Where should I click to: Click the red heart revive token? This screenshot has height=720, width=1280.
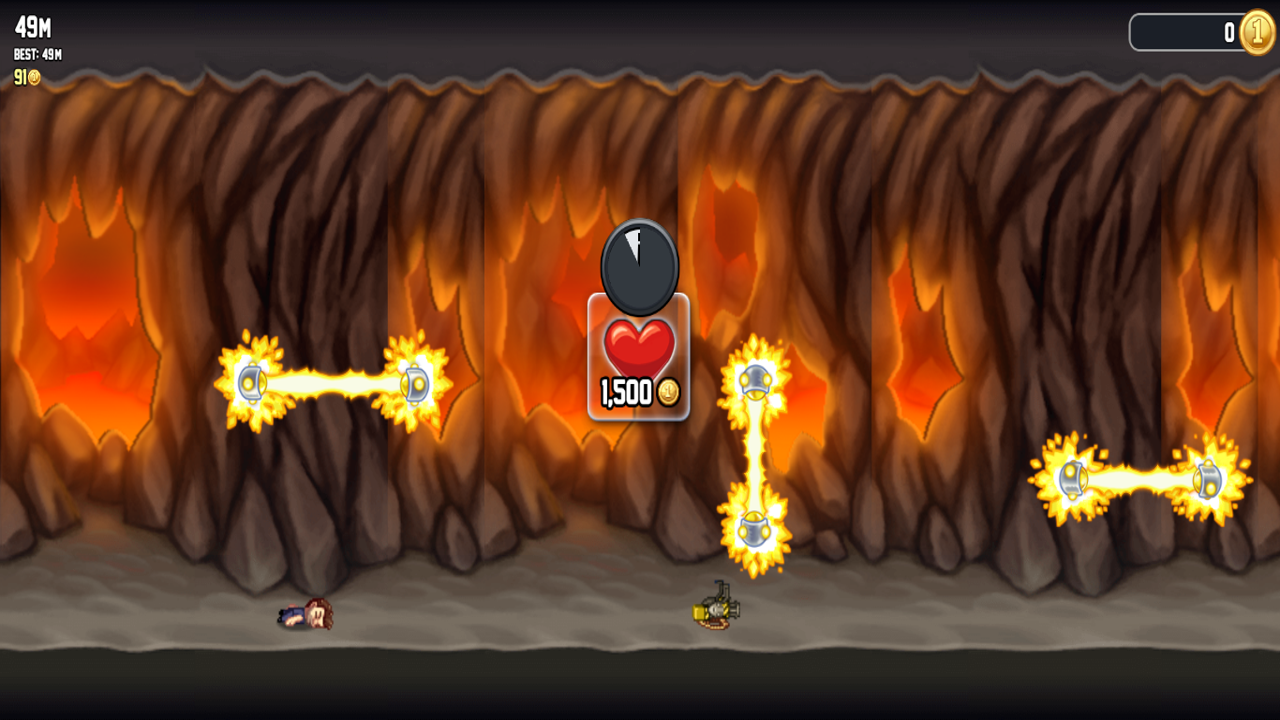[x=638, y=345]
